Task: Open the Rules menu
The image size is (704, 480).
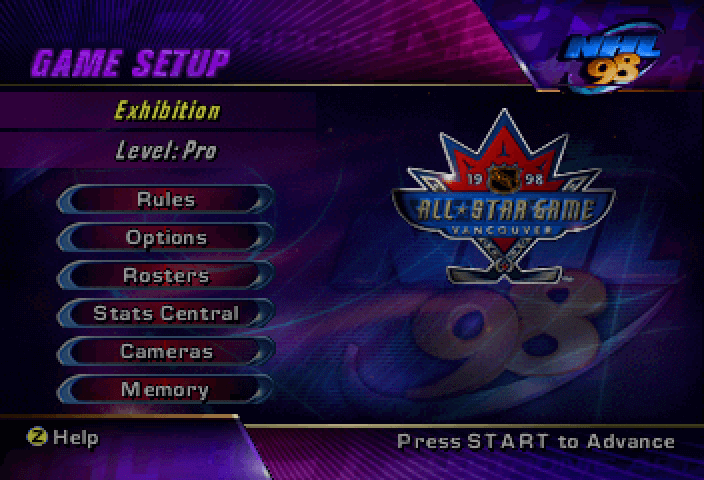Action: pyautogui.click(x=166, y=199)
